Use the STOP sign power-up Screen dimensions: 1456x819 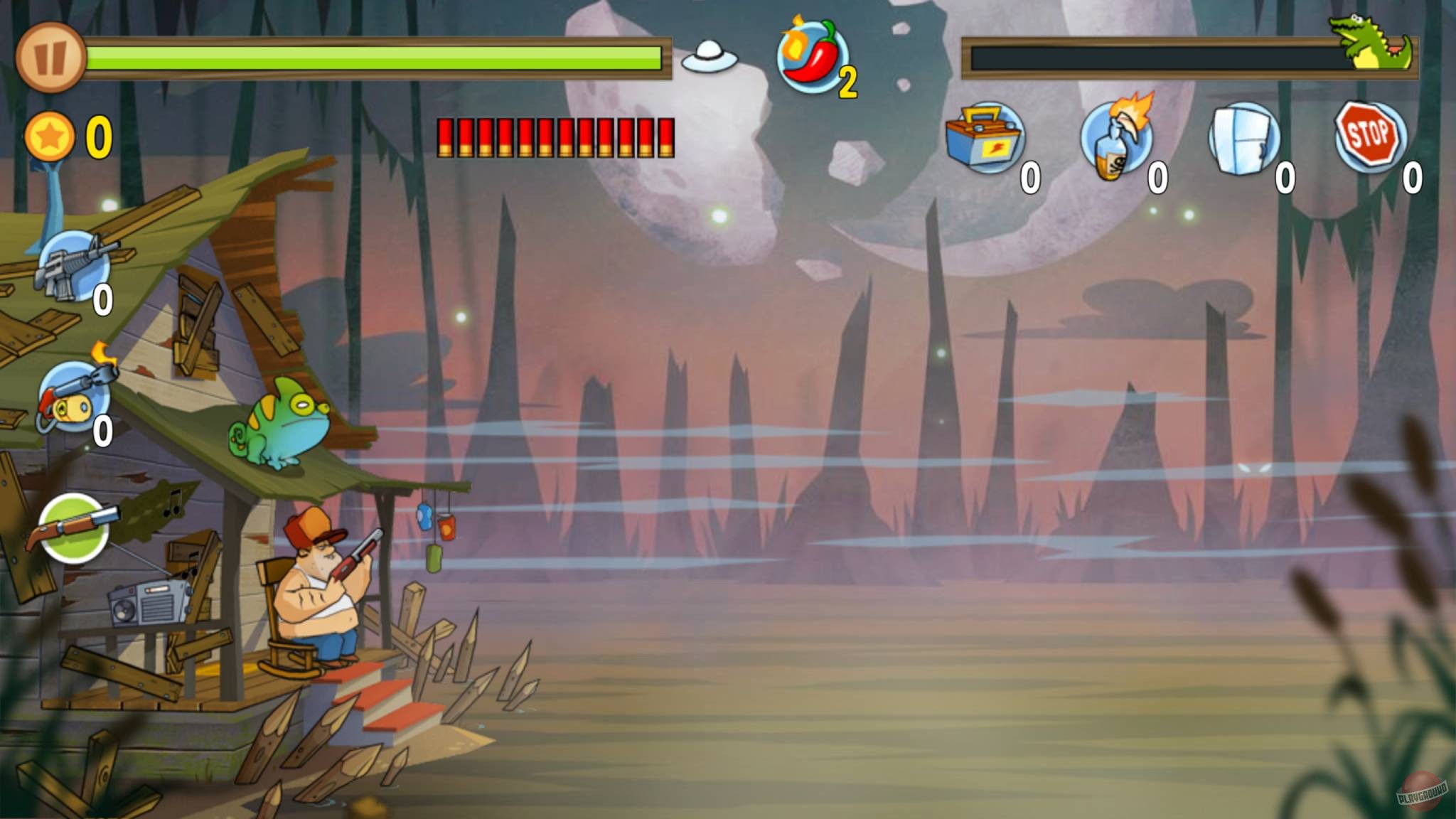[x=1369, y=135]
